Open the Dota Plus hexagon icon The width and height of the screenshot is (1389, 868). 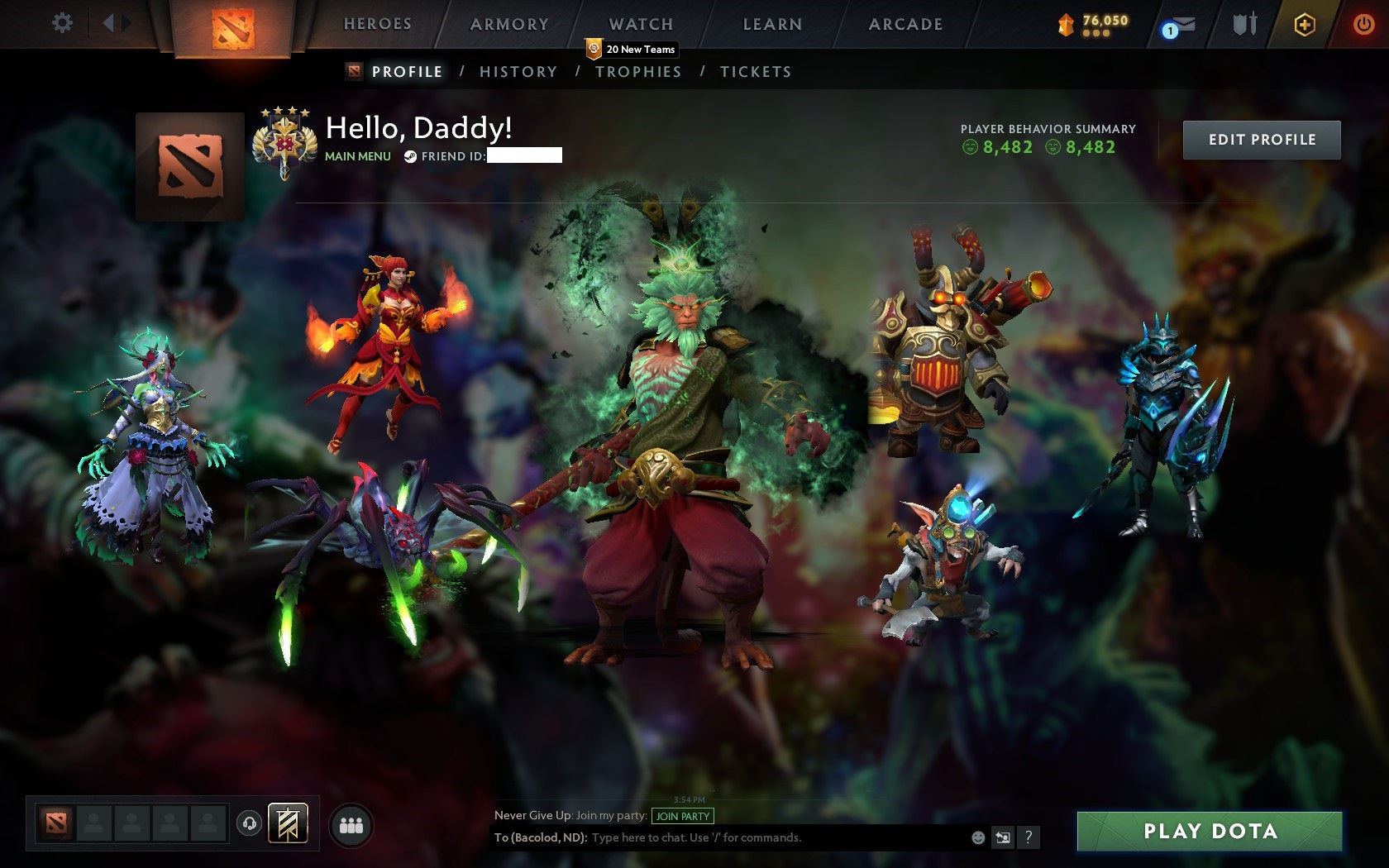pyautogui.click(x=1305, y=24)
